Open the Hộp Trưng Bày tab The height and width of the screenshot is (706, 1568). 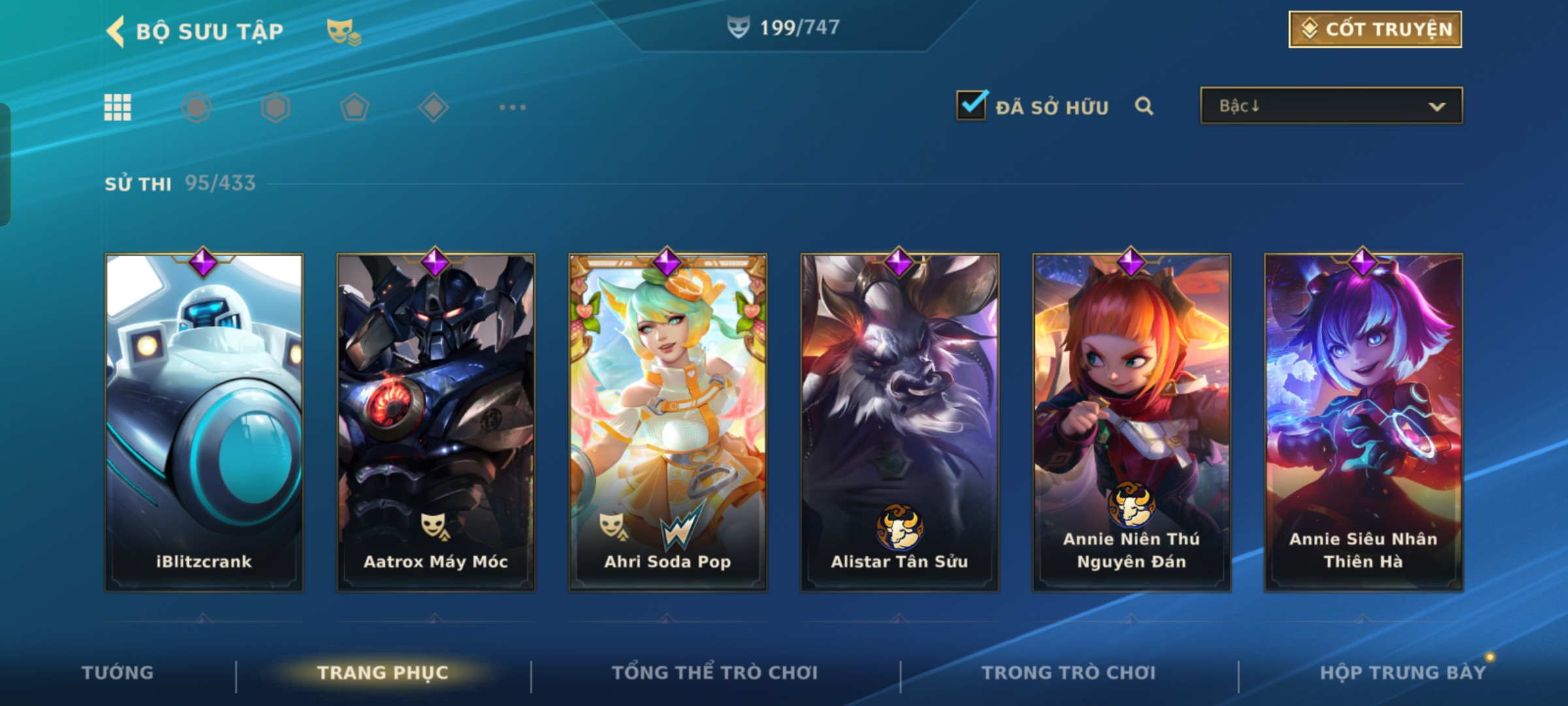[1403, 673]
